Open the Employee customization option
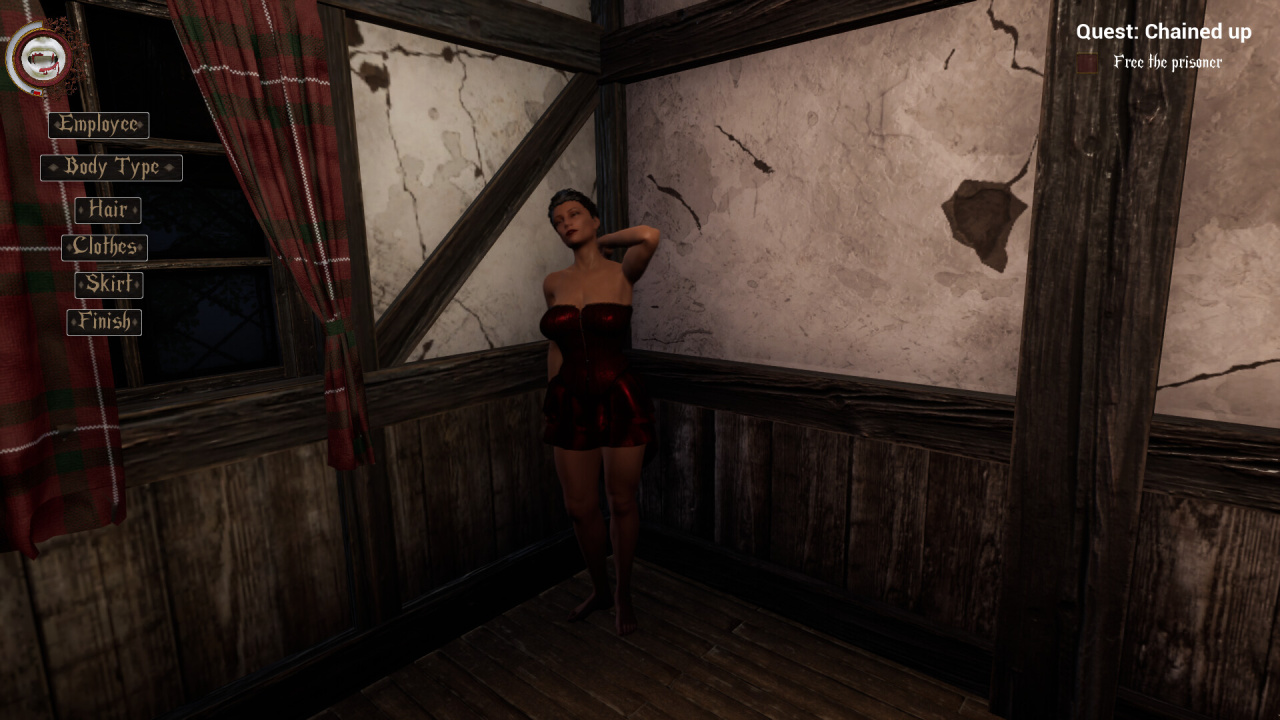The image size is (1280, 720). point(98,125)
